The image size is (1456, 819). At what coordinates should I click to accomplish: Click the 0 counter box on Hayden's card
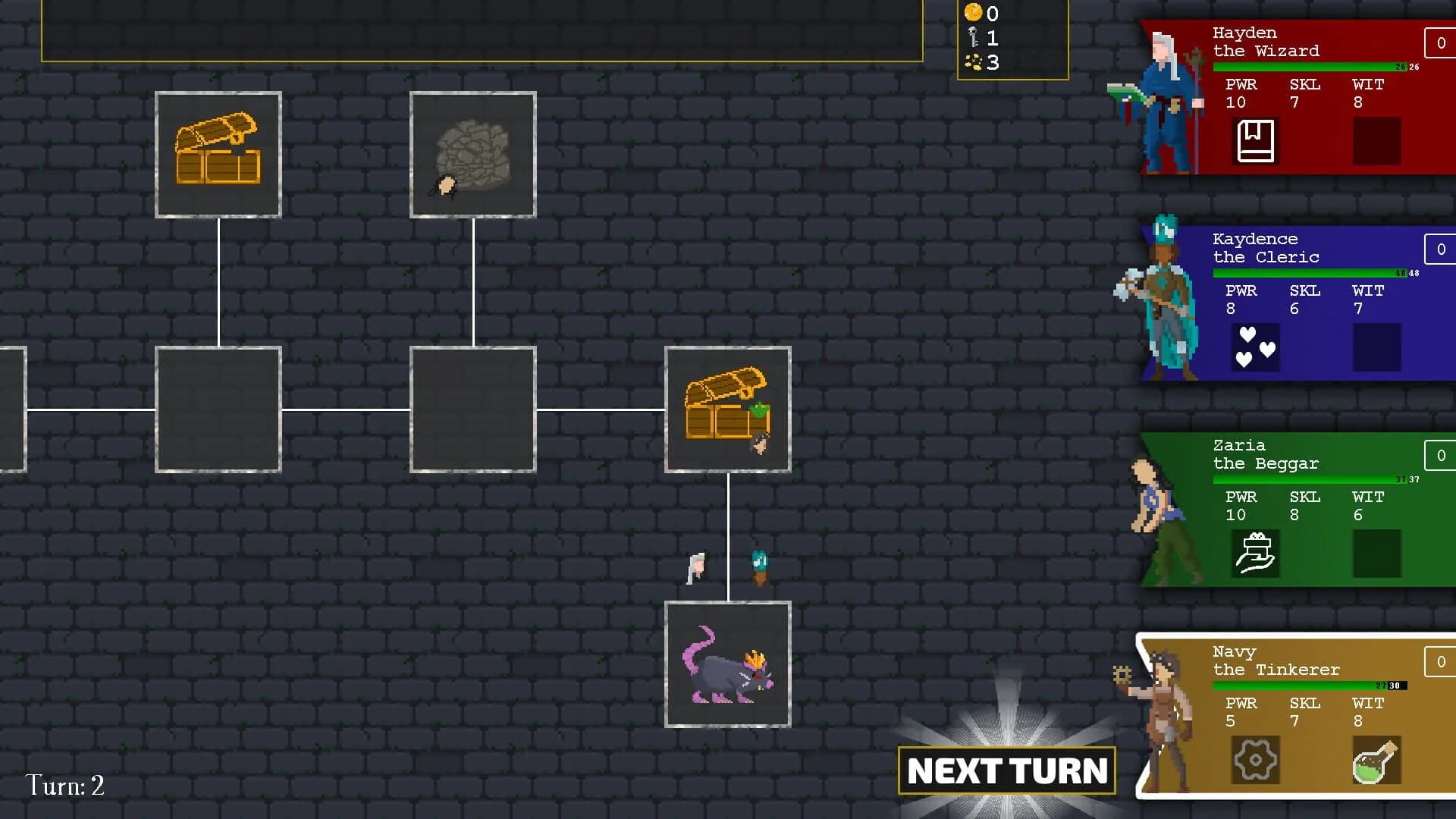tap(1439, 43)
